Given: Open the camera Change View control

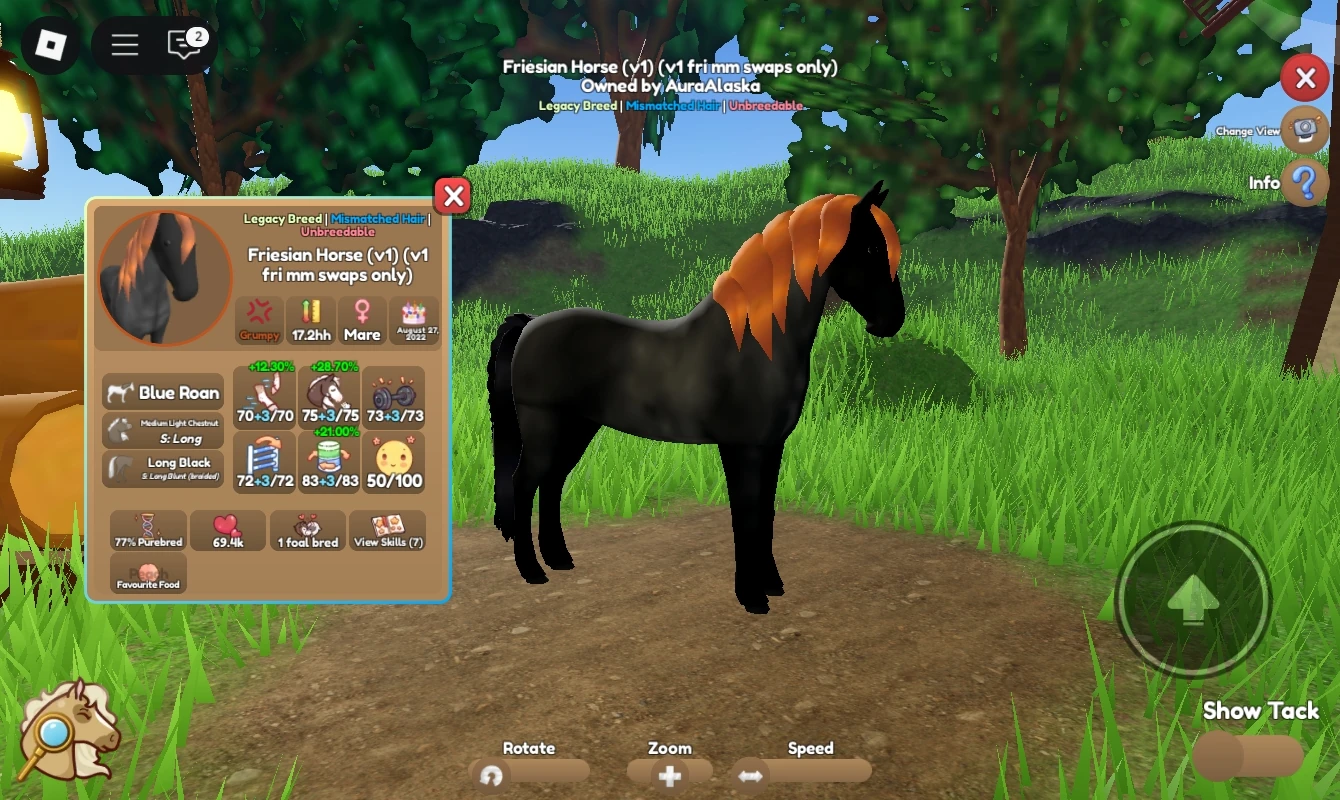Looking at the screenshot, I should [x=1305, y=131].
